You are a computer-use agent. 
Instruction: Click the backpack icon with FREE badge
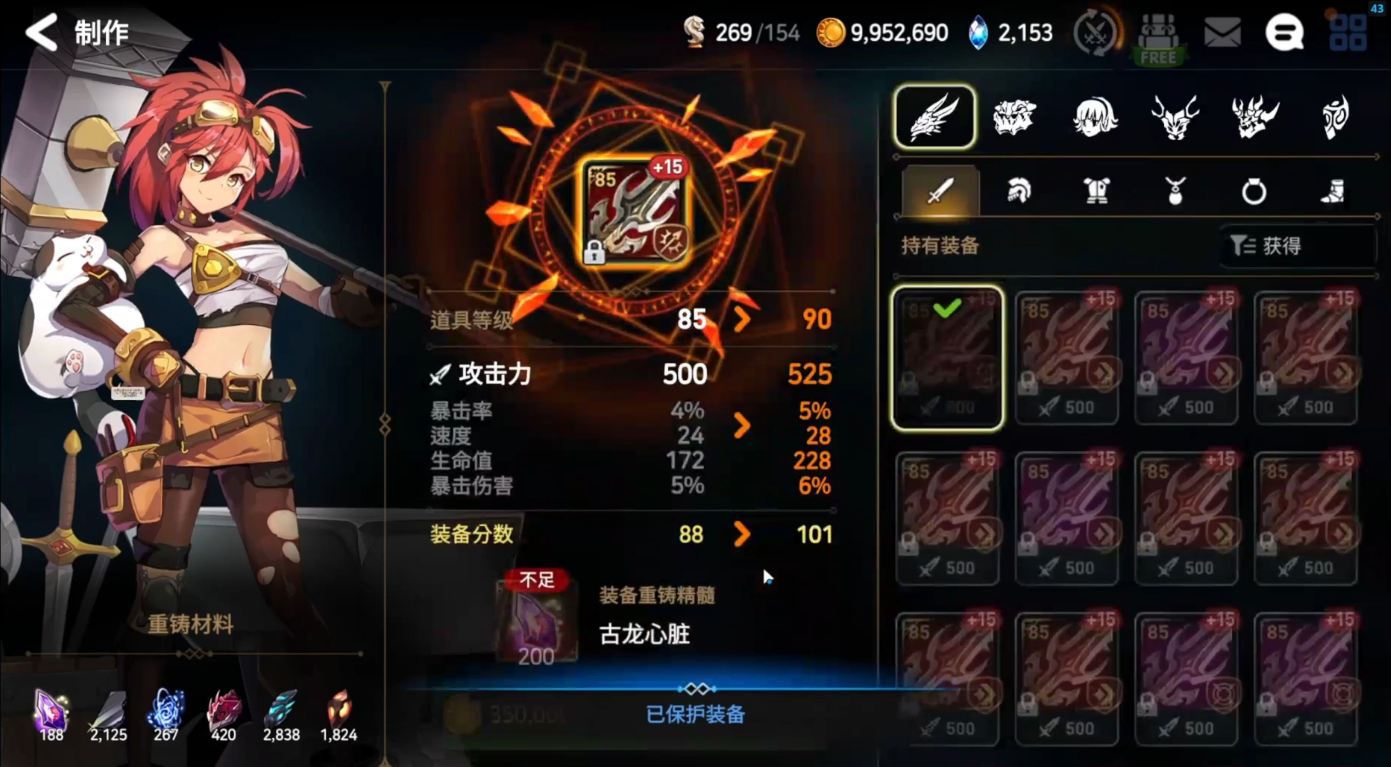pyautogui.click(x=1158, y=33)
